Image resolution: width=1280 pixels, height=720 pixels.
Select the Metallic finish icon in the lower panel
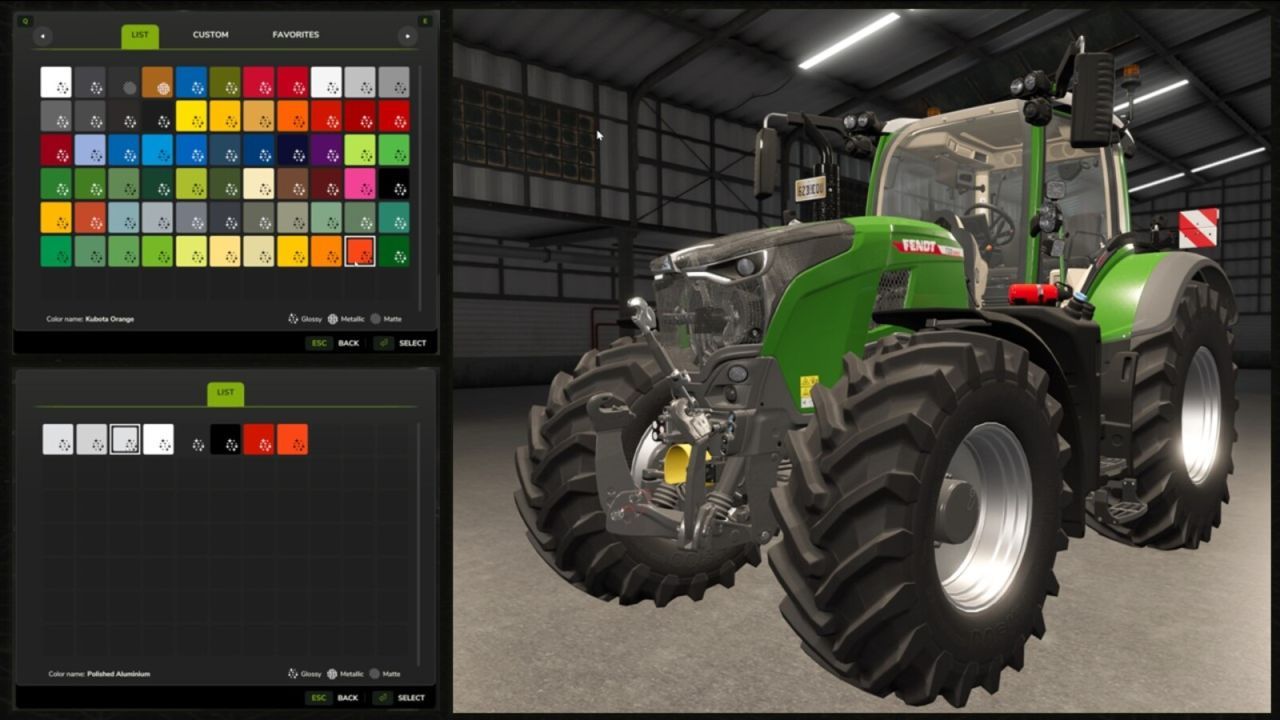coord(332,673)
